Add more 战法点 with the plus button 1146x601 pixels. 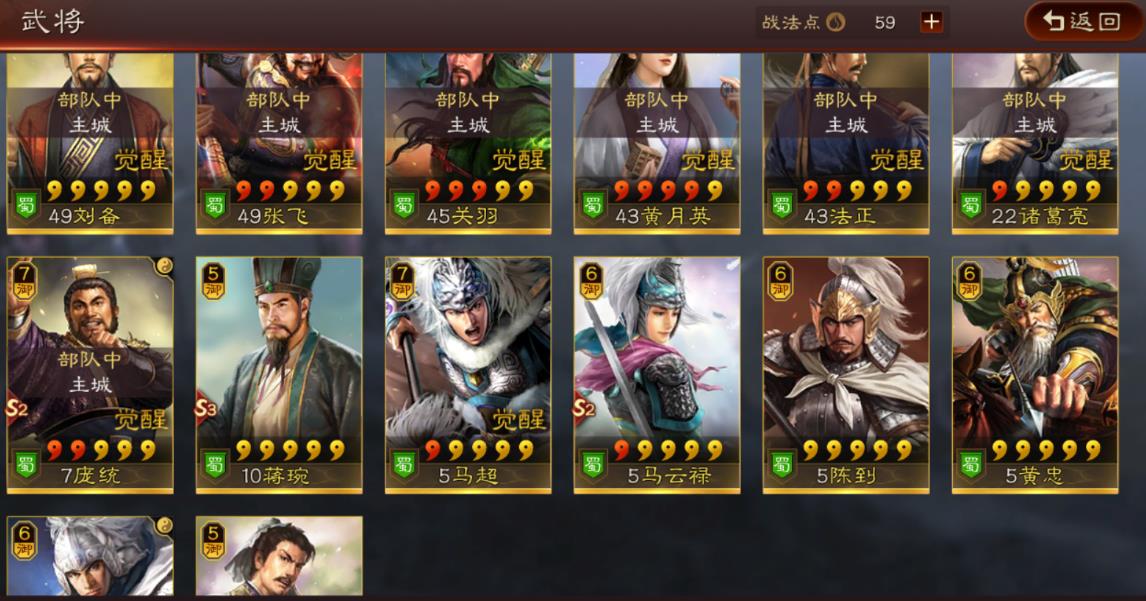(x=931, y=22)
